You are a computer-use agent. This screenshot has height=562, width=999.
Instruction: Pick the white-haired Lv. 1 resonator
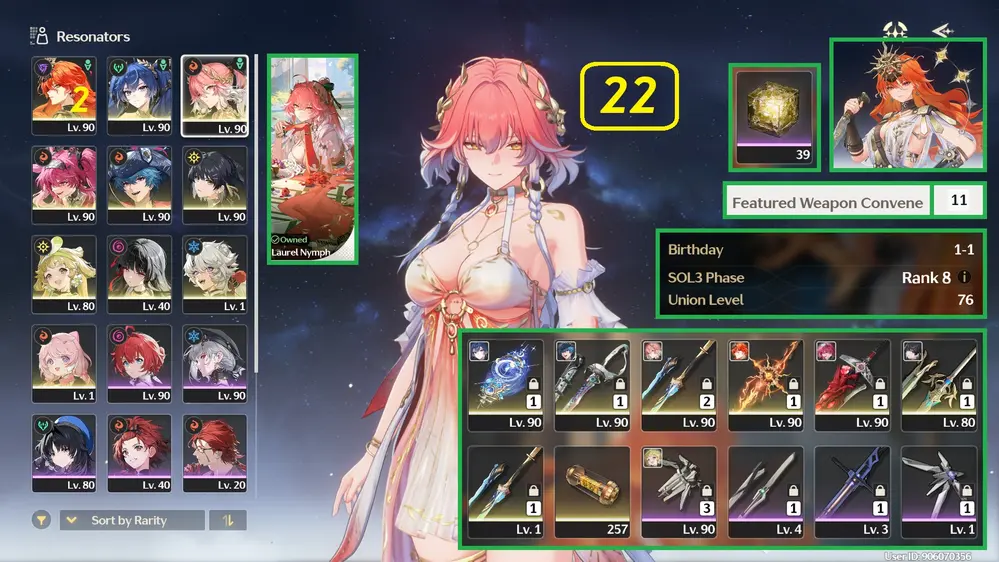[x=215, y=274]
